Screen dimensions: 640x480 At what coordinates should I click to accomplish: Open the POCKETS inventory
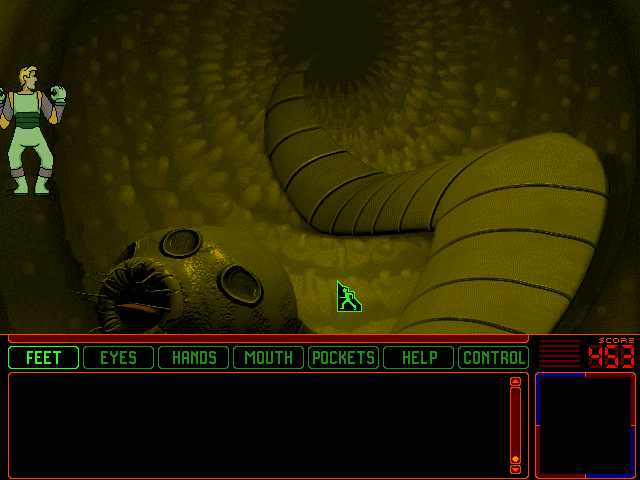[343, 357]
